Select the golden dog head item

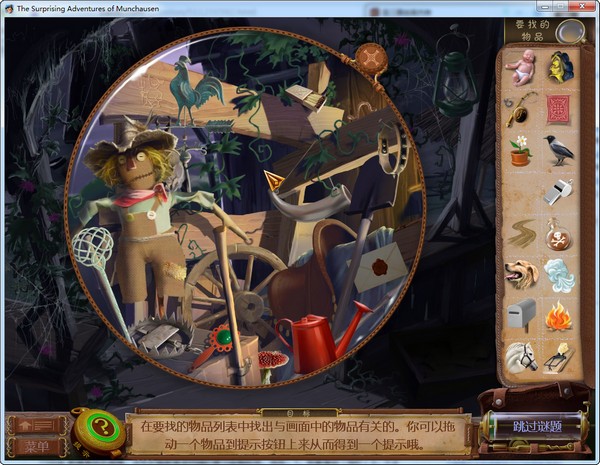point(521,273)
